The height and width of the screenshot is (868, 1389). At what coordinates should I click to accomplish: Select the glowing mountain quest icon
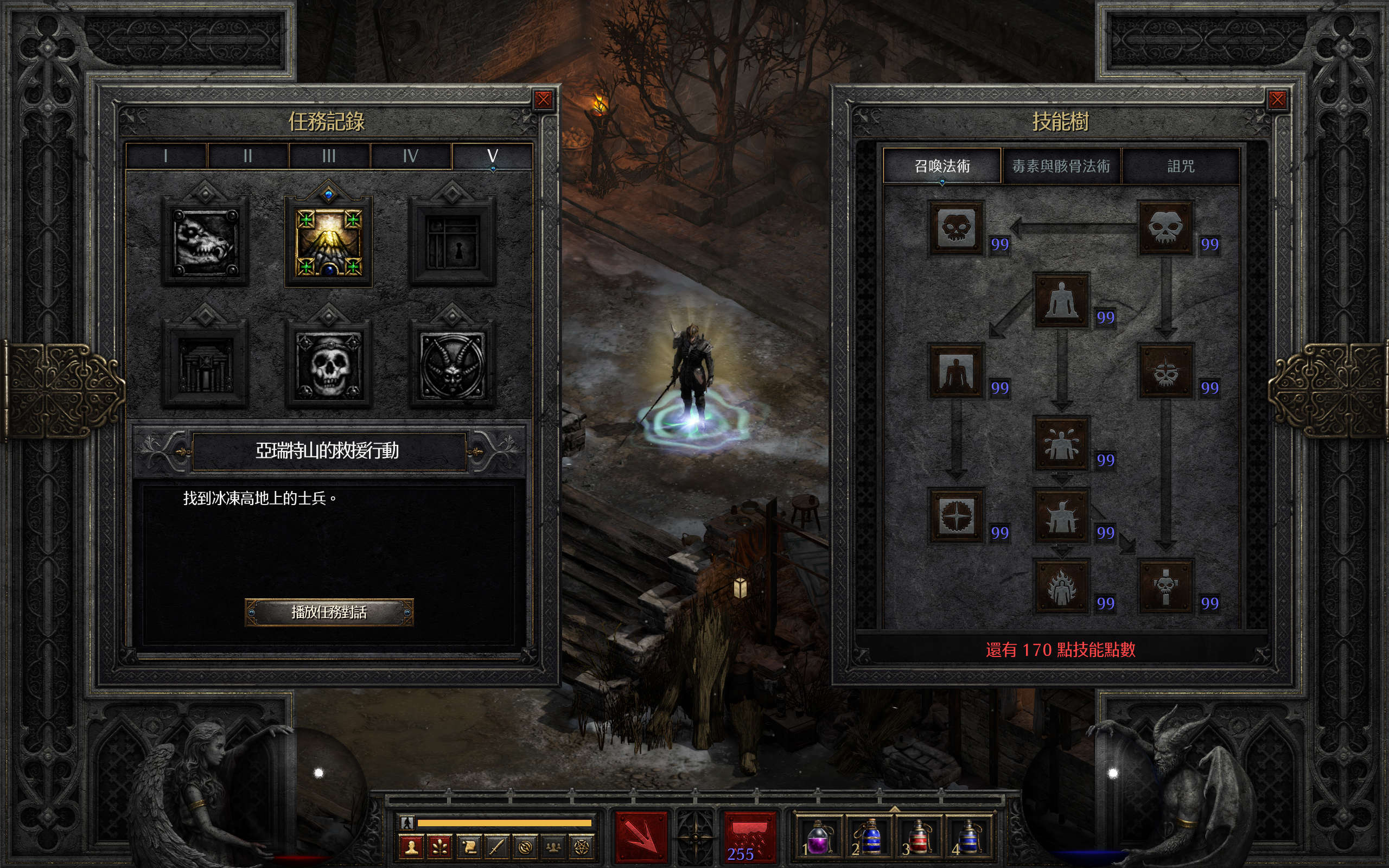(328, 241)
